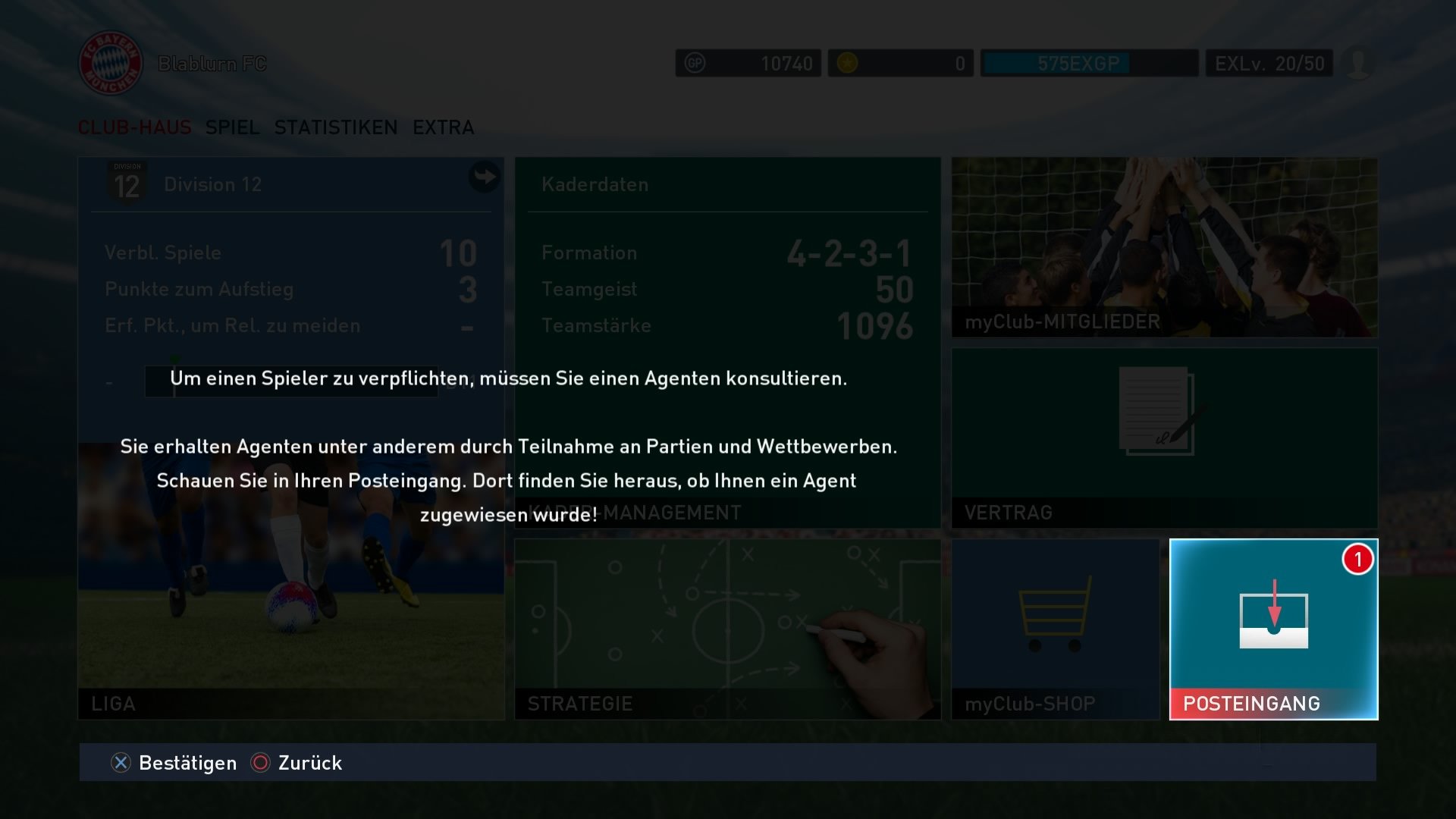The image size is (1456, 819).
Task: Expand Division 12 via the arrow icon
Action: pos(483,177)
